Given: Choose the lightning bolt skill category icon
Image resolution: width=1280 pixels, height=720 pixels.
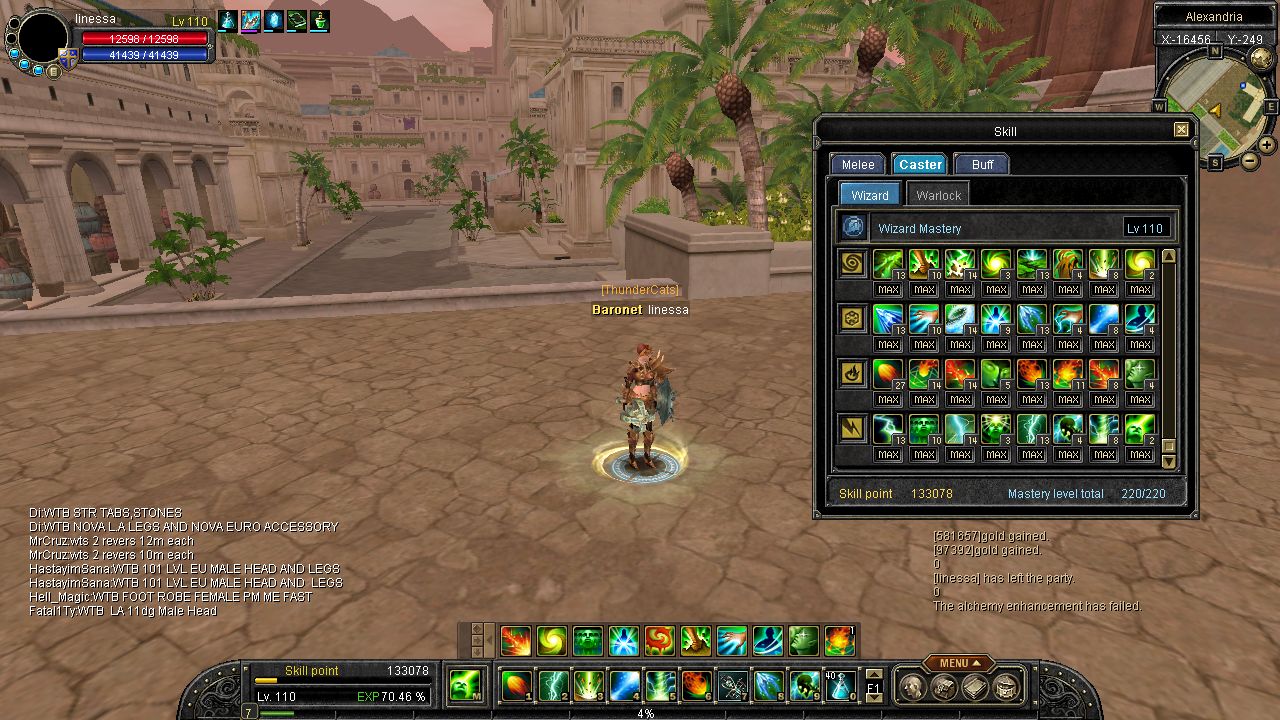Looking at the screenshot, I should coord(853,429).
